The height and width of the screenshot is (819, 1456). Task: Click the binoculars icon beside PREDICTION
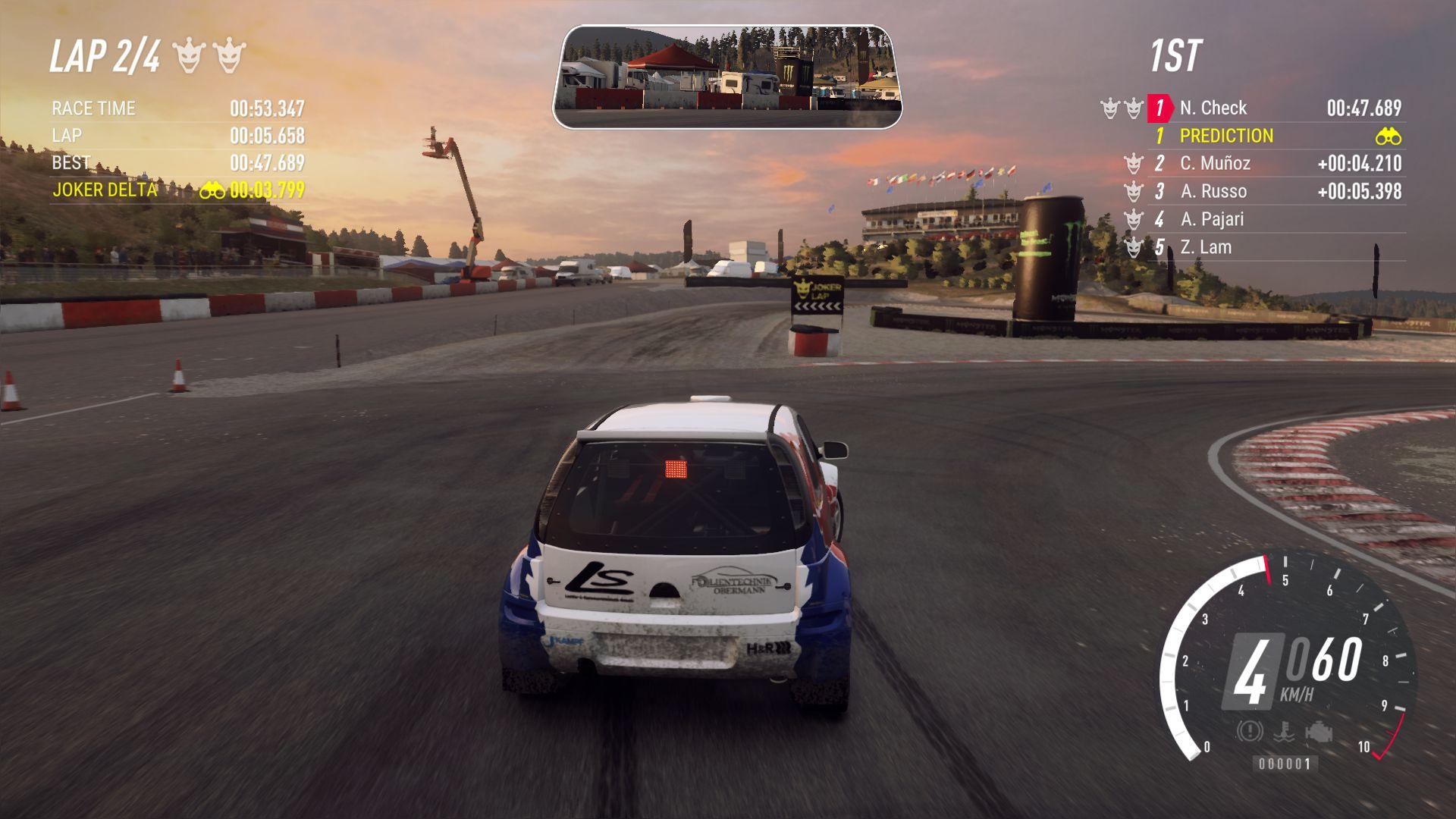(x=1388, y=137)
